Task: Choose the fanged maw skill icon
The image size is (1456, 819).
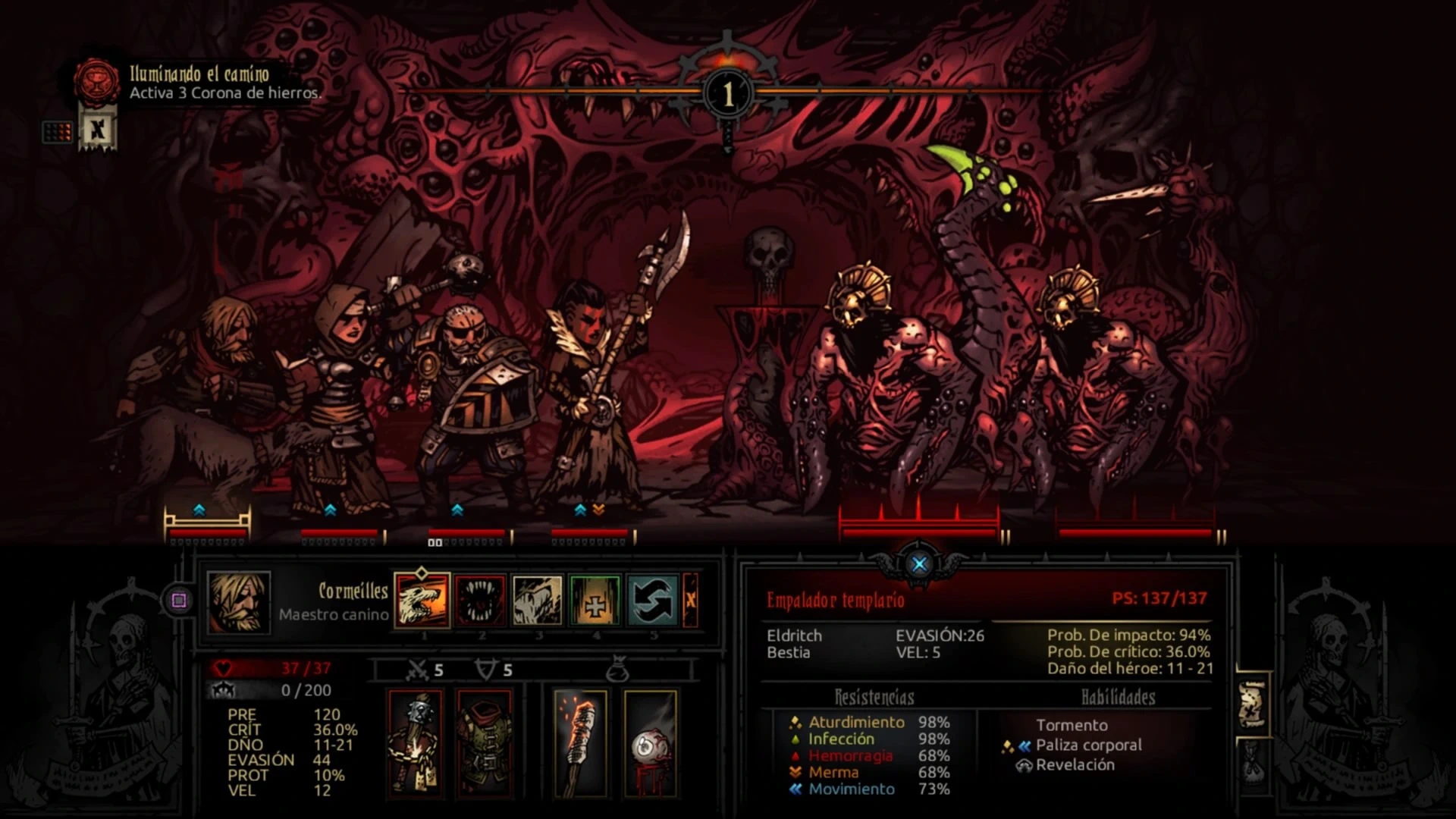Action: click(x=480, y=600)
